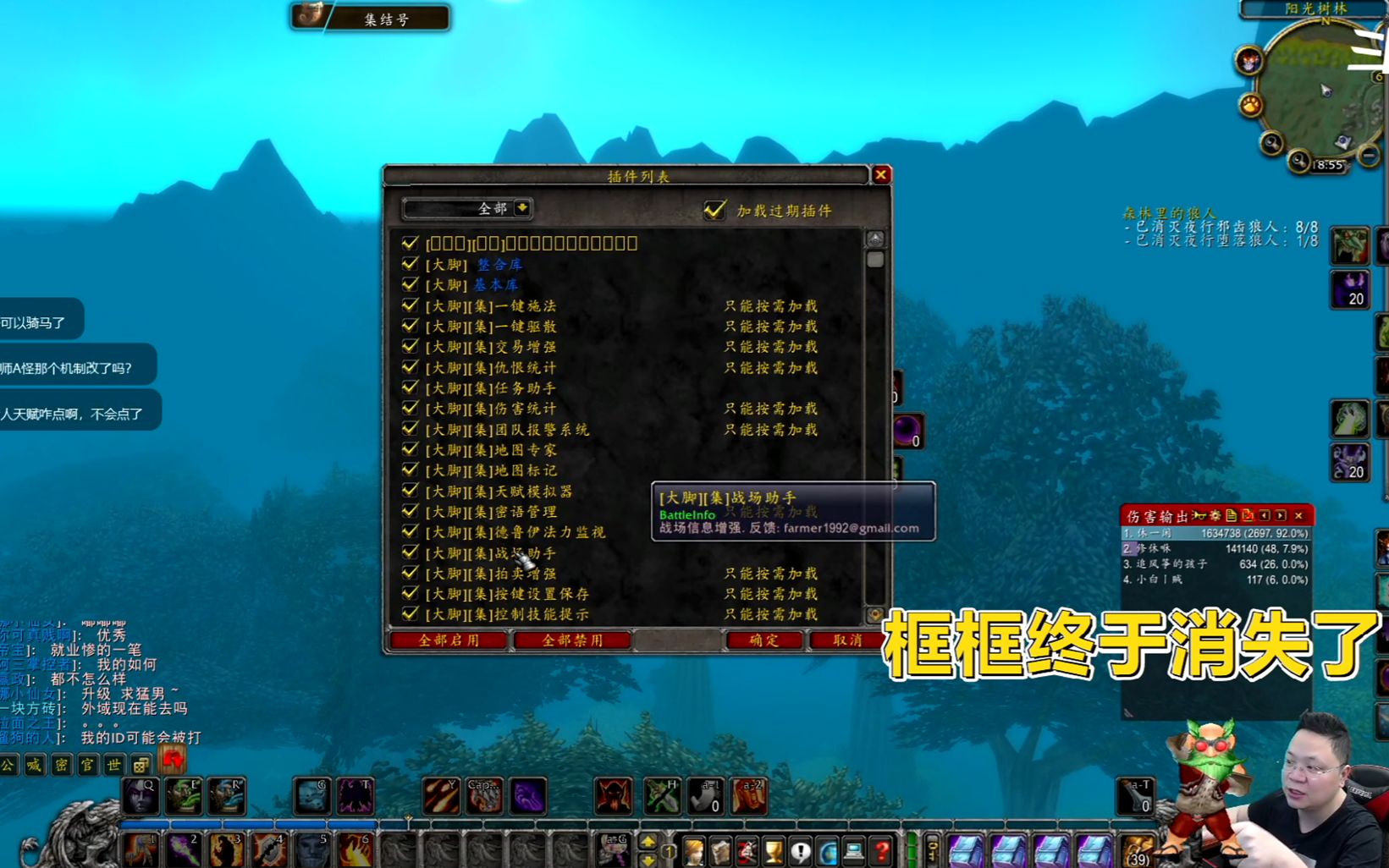Click 休一闲's damage progress bar
The width and height of the screenshot is (1389, 868).
click(x=1210, y=534)
